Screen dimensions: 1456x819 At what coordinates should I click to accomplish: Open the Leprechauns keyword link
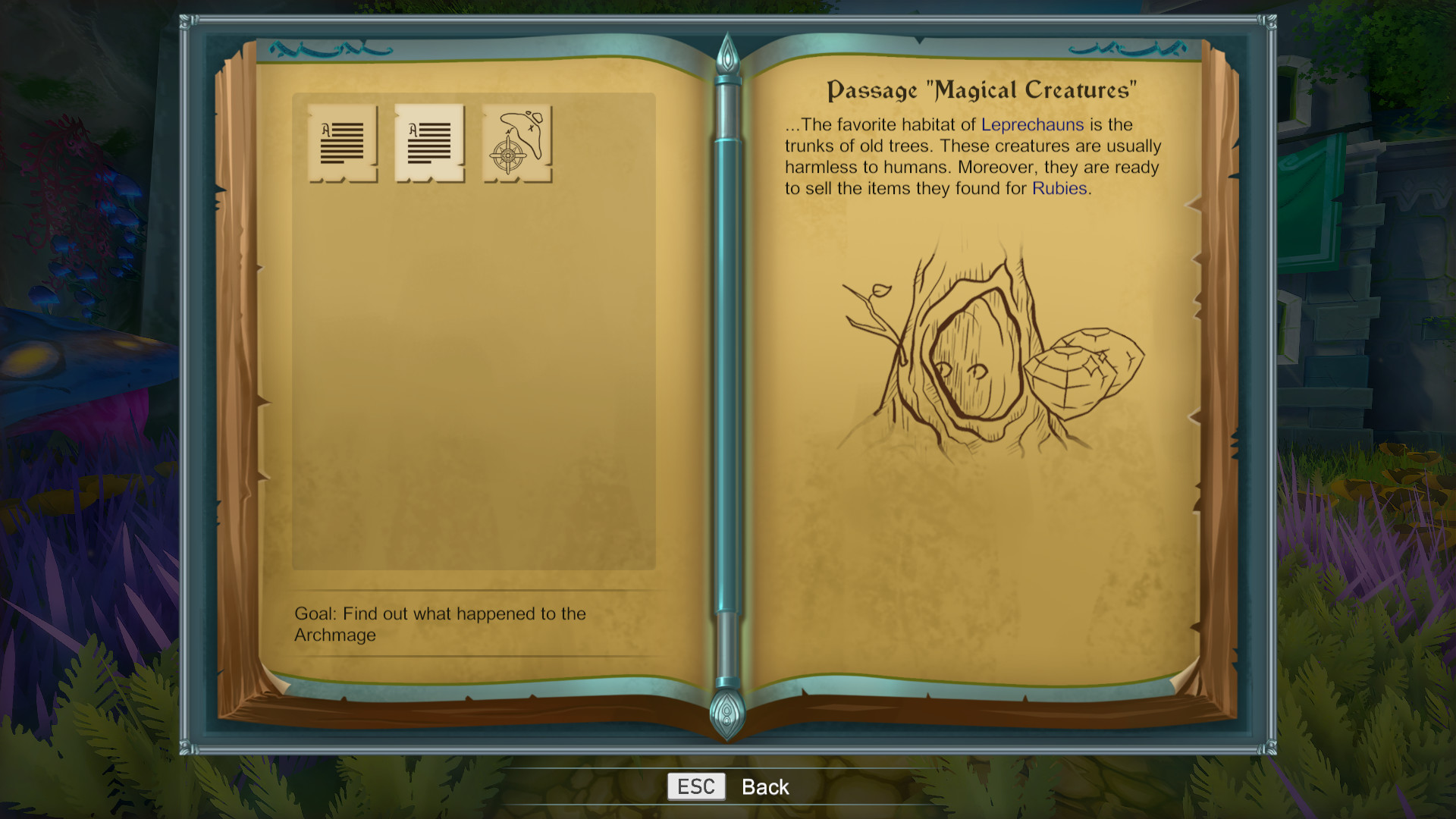point(1031,124)
